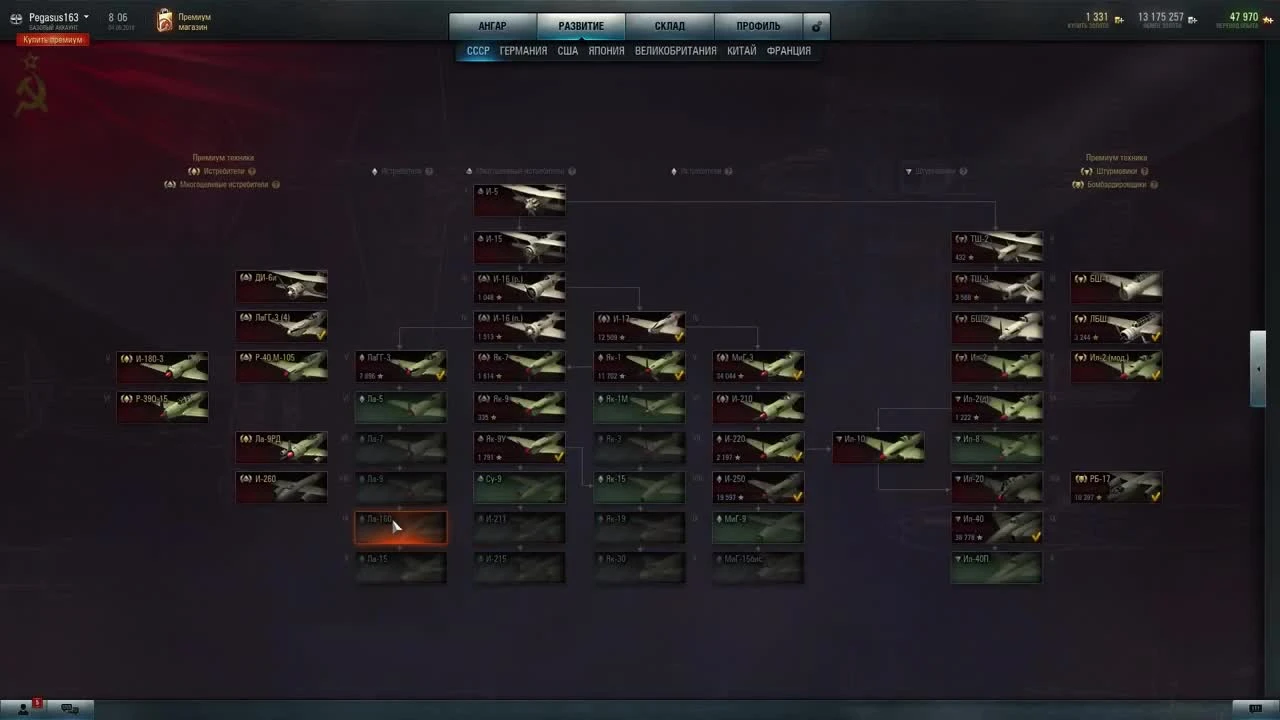Switch to the ГЕРМАНИЯ nation tab
Screen dimensions: 1280x720
tap(523, 50)
